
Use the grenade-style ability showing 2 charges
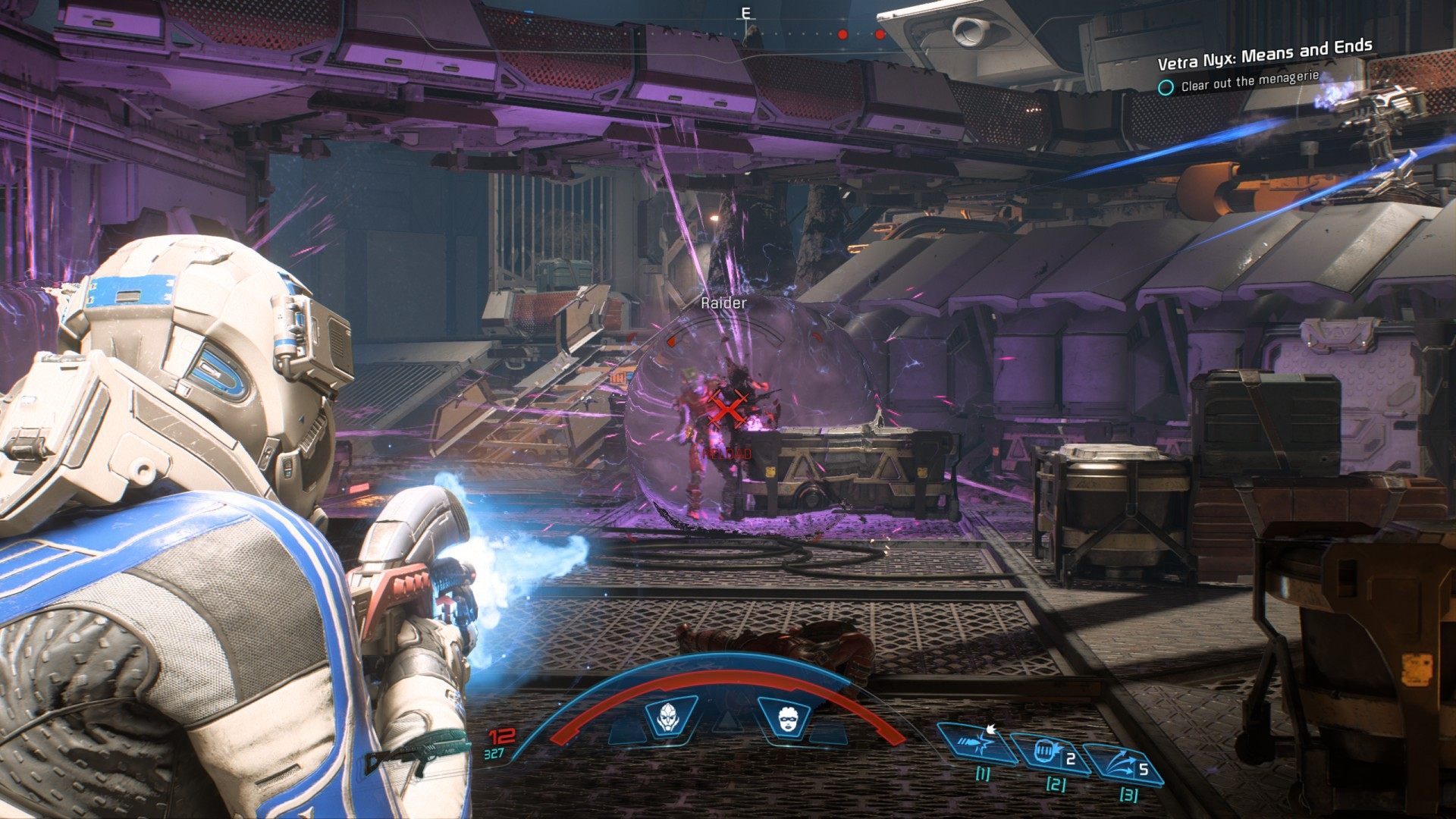(1052, 753)
